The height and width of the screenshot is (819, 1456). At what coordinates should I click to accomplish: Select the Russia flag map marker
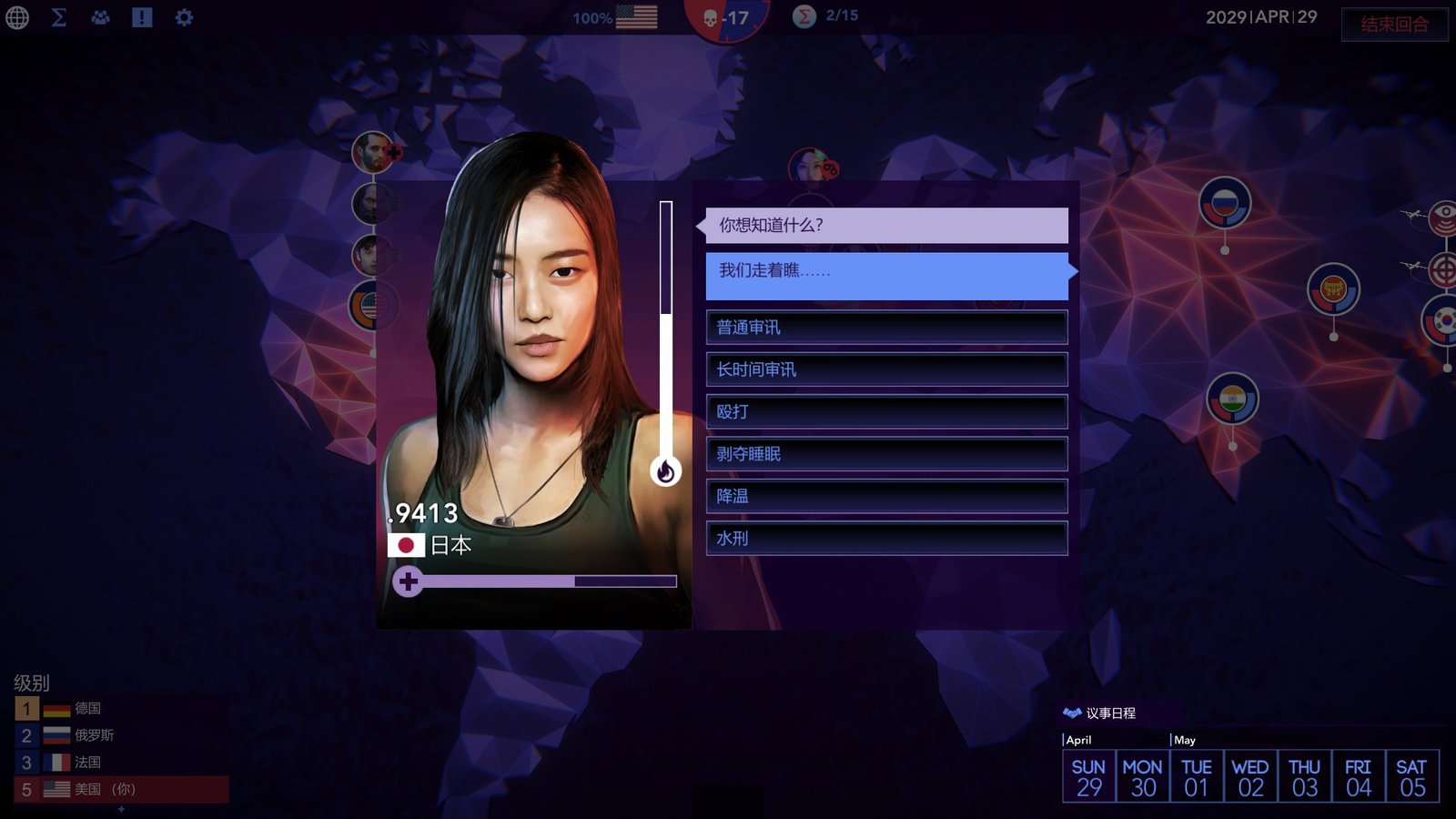[x=1224, y=202]
